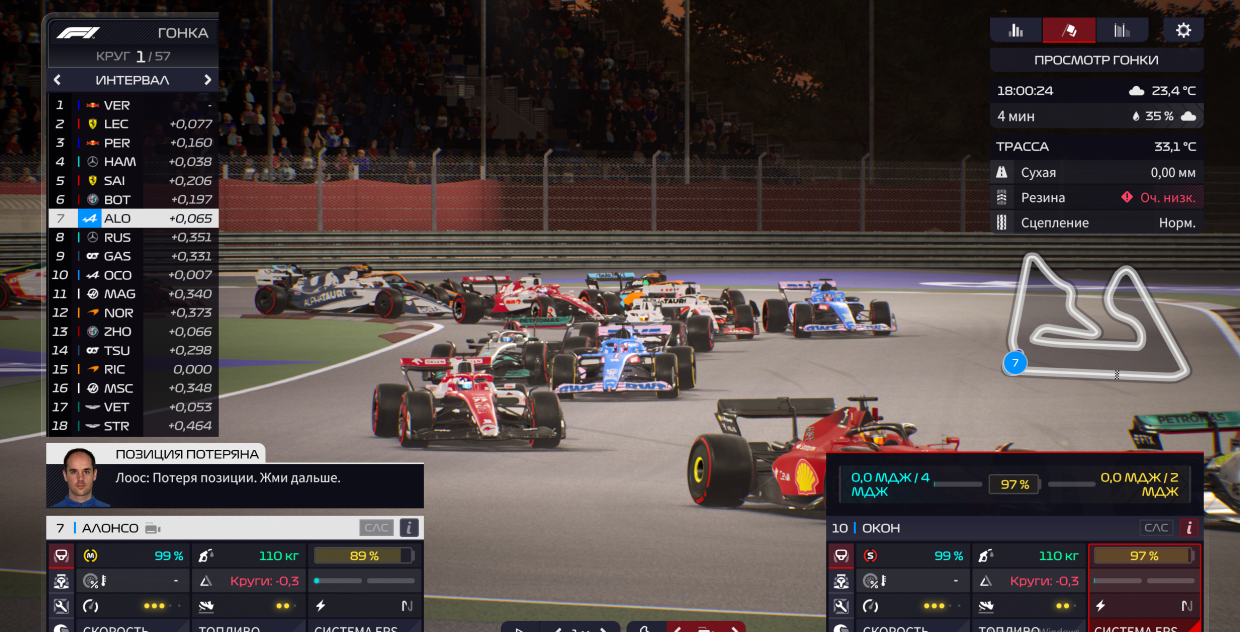Open Ocon's driver info button

click(x=1189, y=528)
